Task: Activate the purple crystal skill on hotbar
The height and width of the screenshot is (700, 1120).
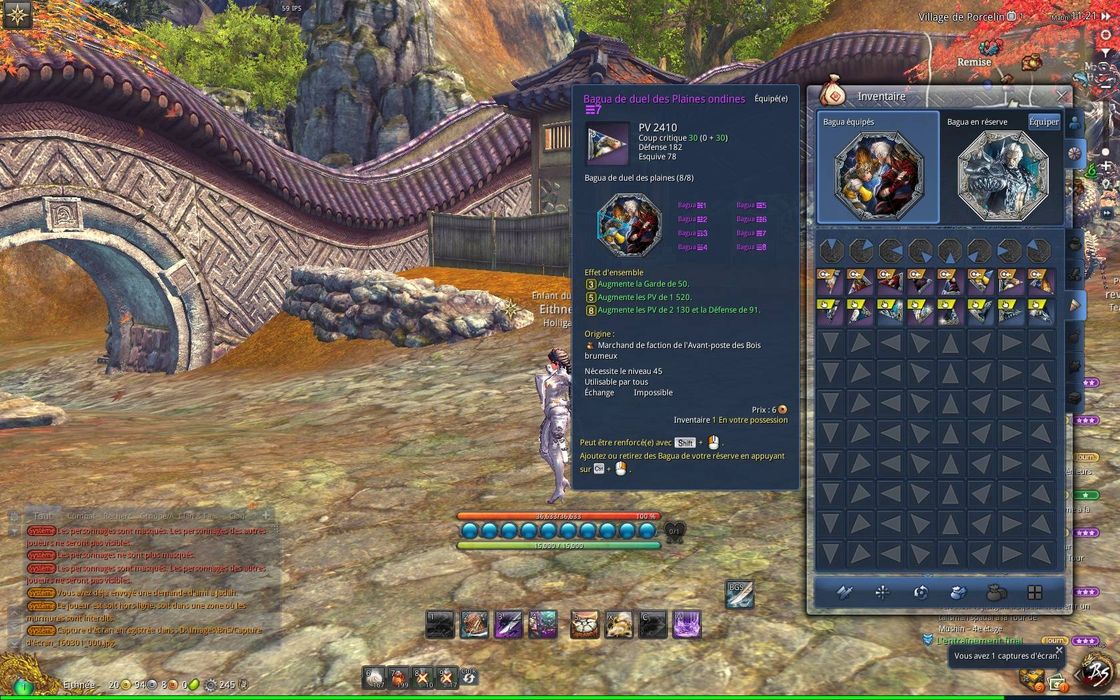Action: 685,625
